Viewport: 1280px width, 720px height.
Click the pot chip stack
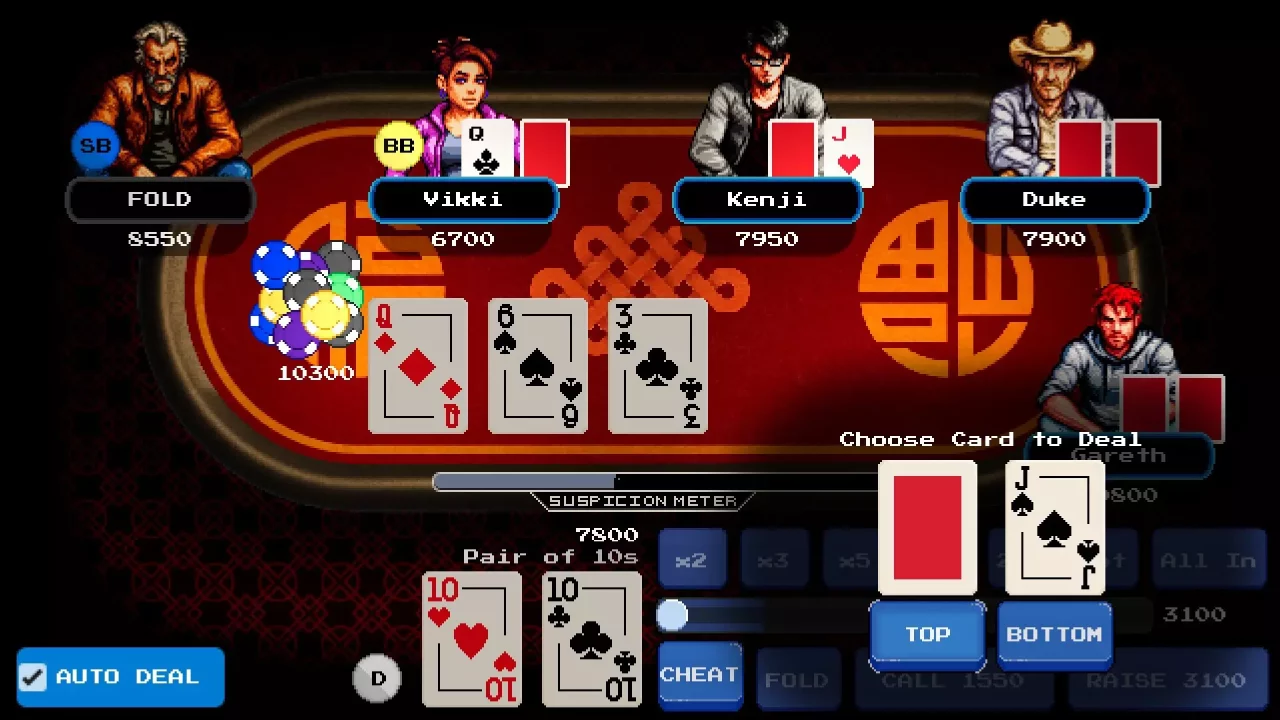point(305,300)
